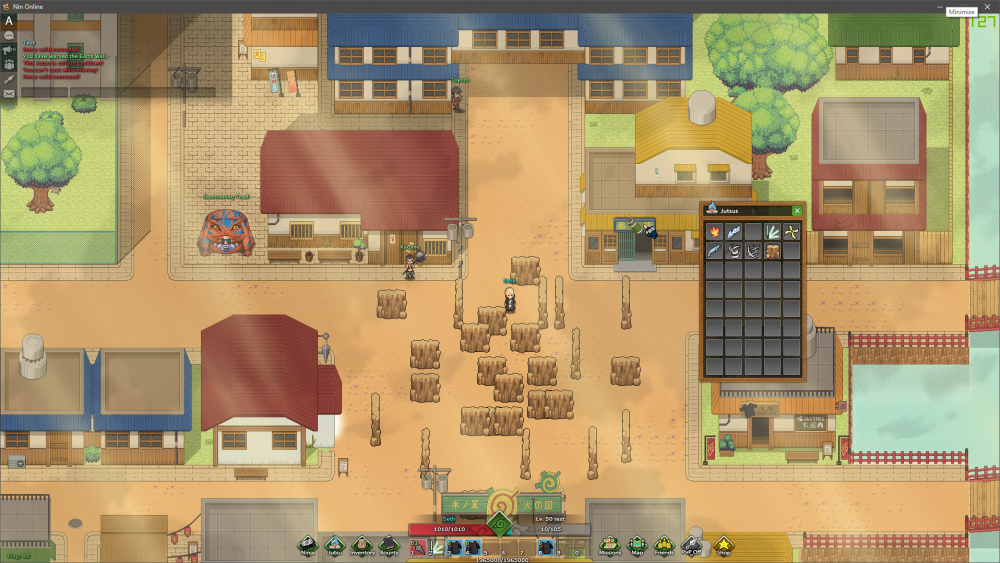
Task: Toggle the PvP Off button
Action: 692,545
